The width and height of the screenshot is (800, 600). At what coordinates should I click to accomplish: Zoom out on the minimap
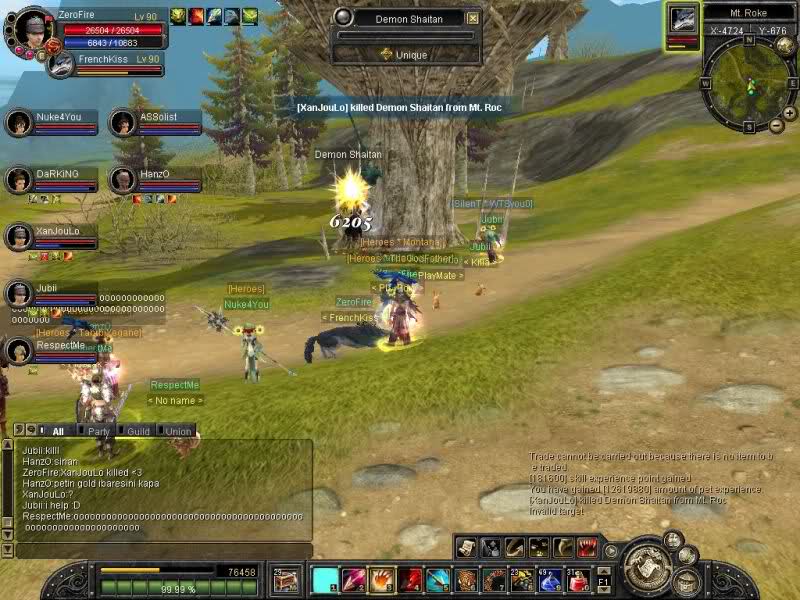tap(777, 125)
